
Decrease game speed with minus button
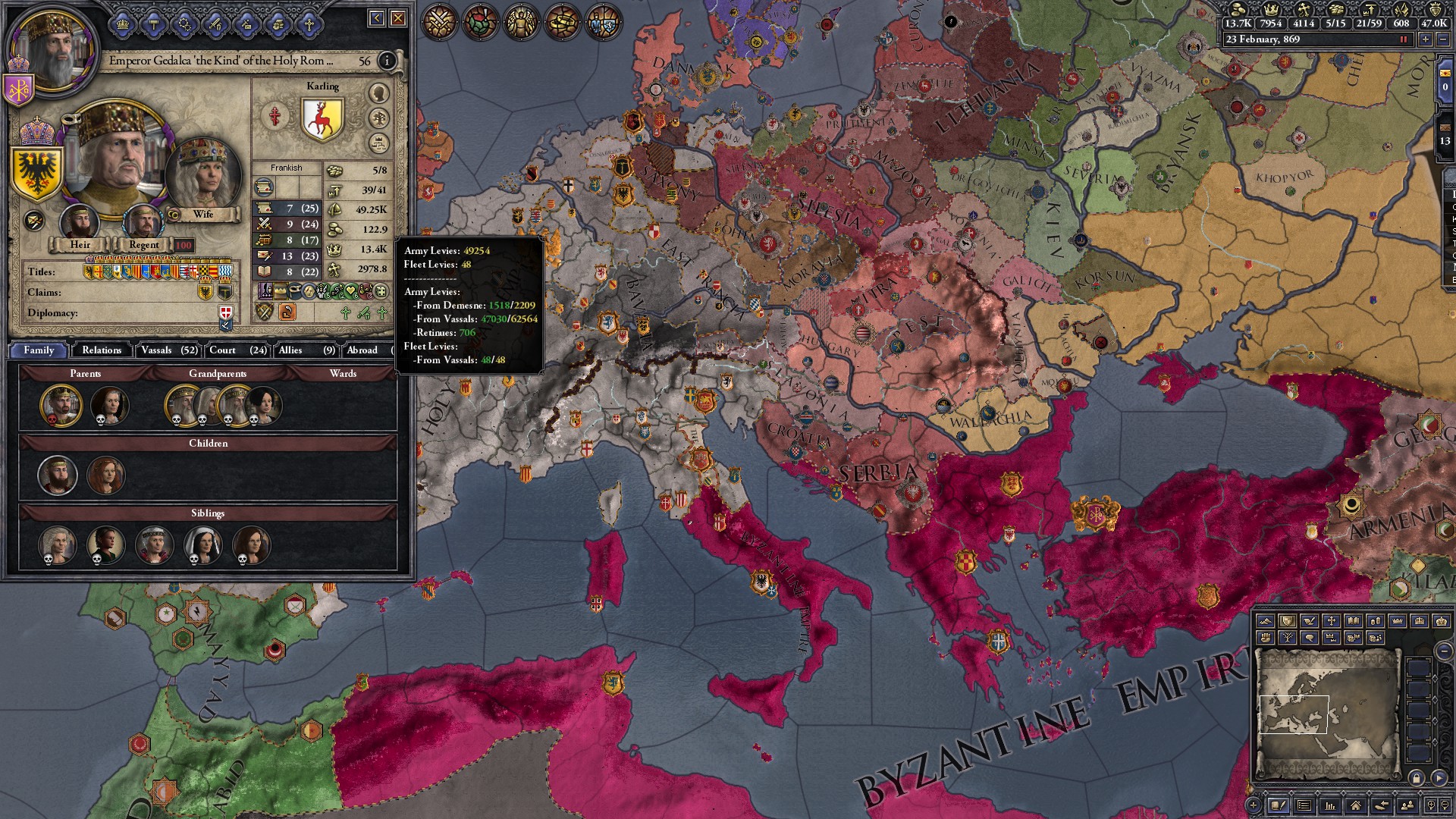1442,39
